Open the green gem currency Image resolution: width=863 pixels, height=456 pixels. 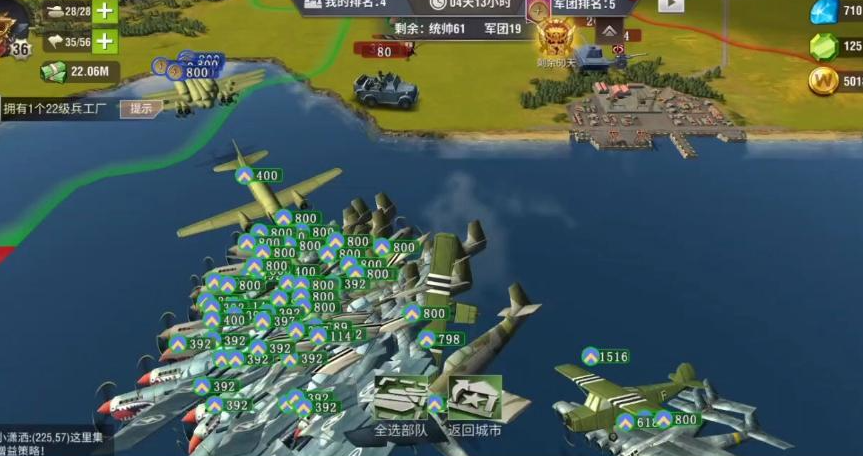[x=825, y=46]
